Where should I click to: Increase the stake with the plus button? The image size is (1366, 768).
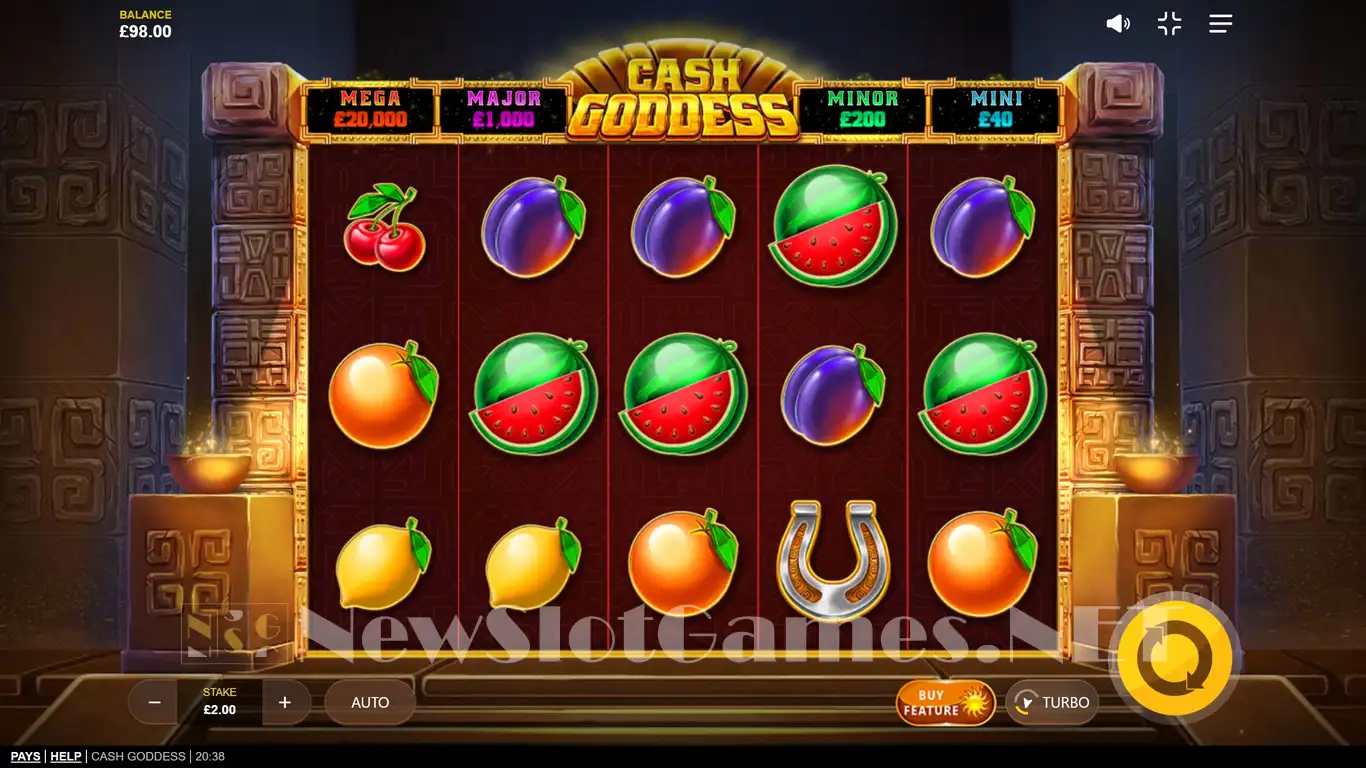(x=285, y=703)
